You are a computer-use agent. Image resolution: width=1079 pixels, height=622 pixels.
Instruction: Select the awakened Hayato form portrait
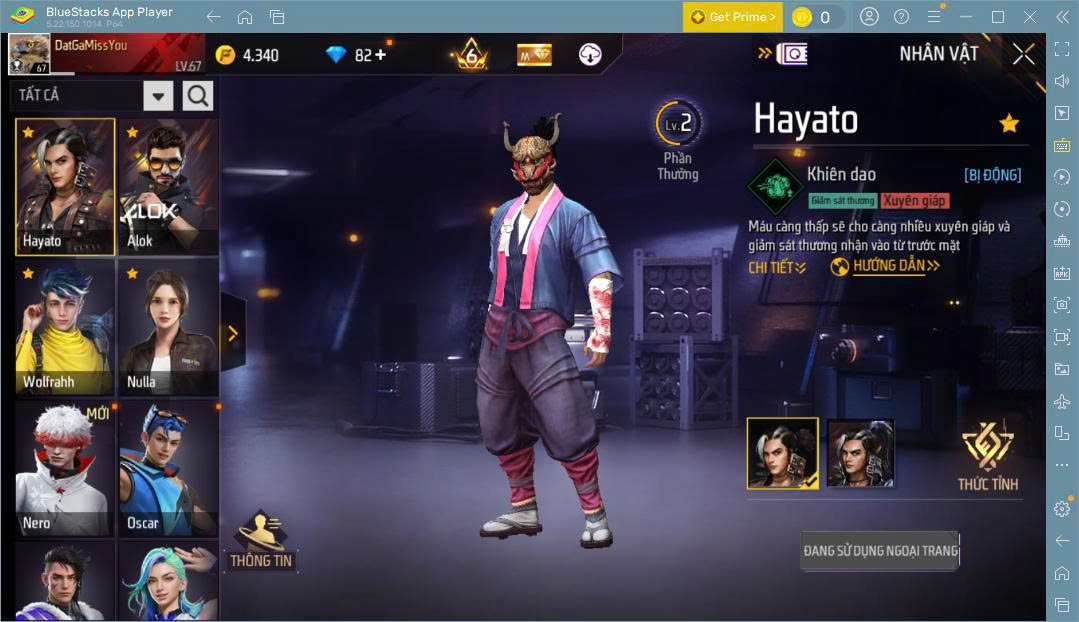click(860, 453)
